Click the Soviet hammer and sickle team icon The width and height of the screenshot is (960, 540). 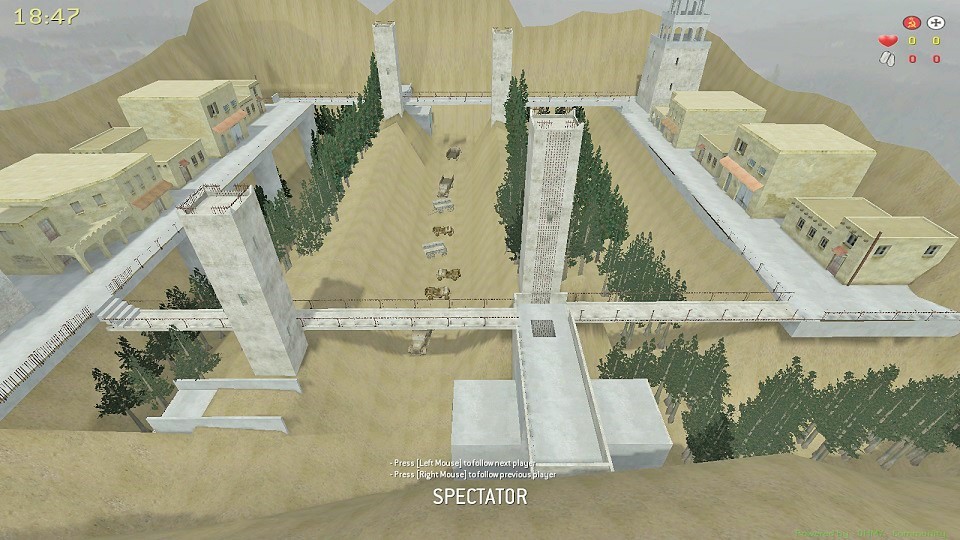pos(911,21)
